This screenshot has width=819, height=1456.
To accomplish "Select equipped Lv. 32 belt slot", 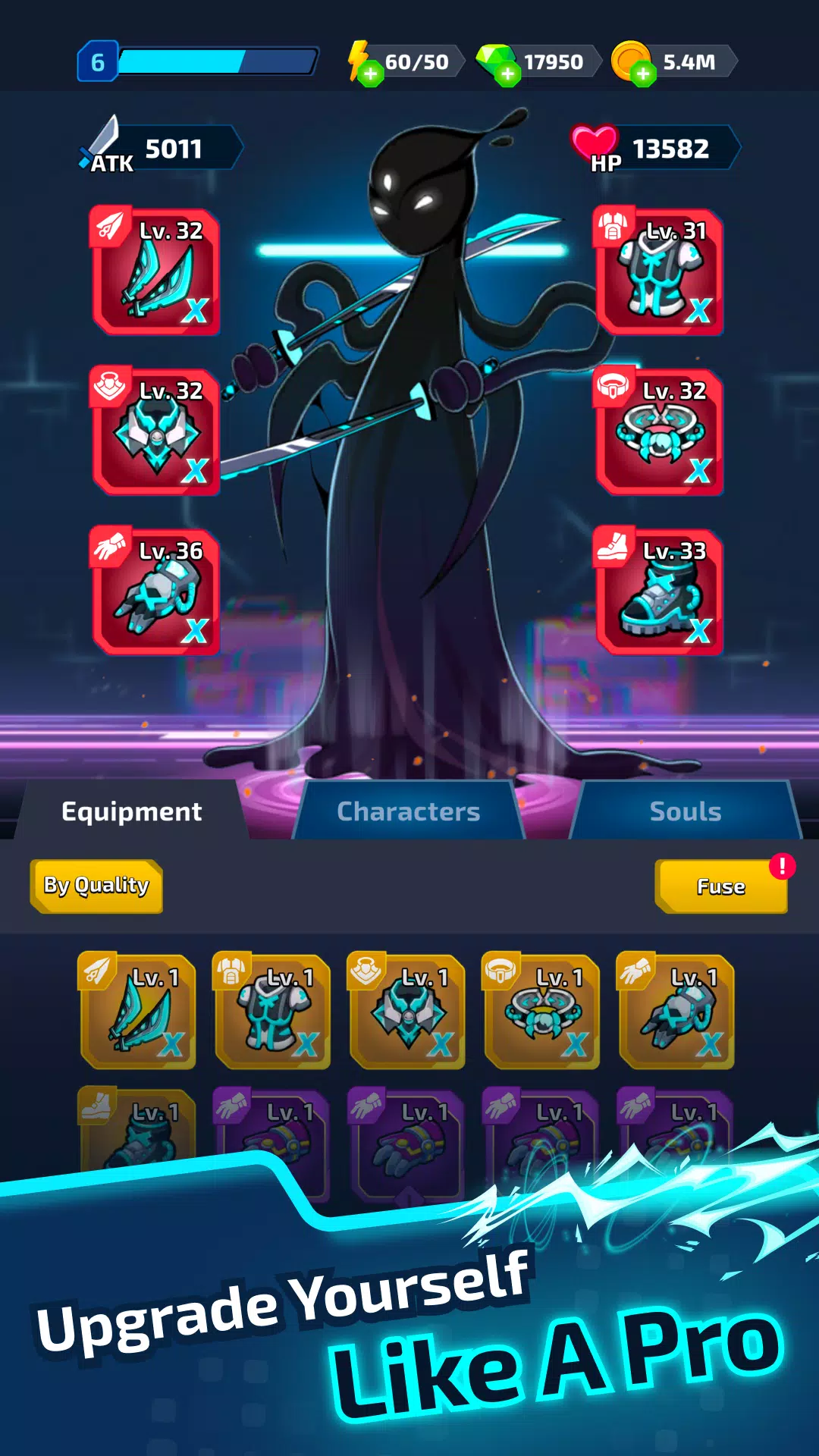I will [659, 431].
